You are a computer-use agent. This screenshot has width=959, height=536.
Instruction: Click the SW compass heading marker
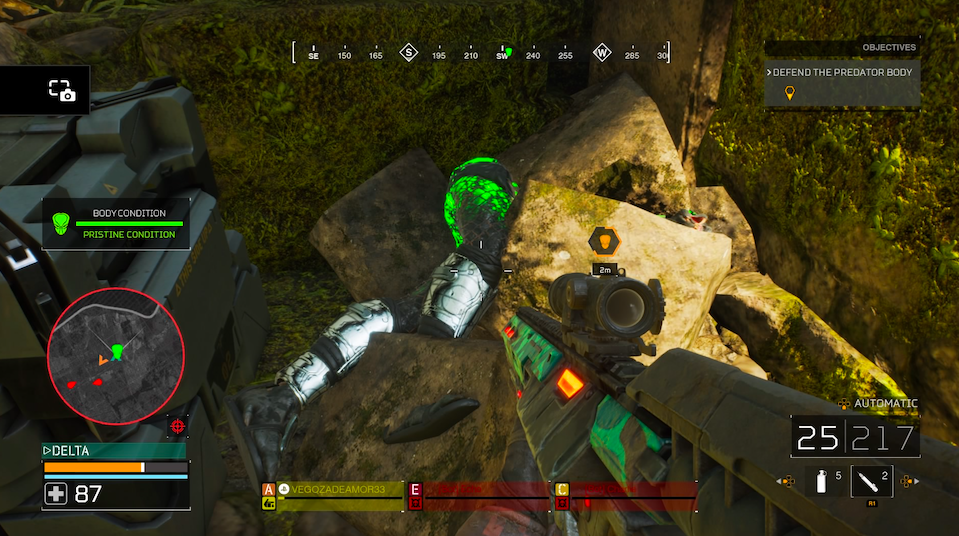503,54
